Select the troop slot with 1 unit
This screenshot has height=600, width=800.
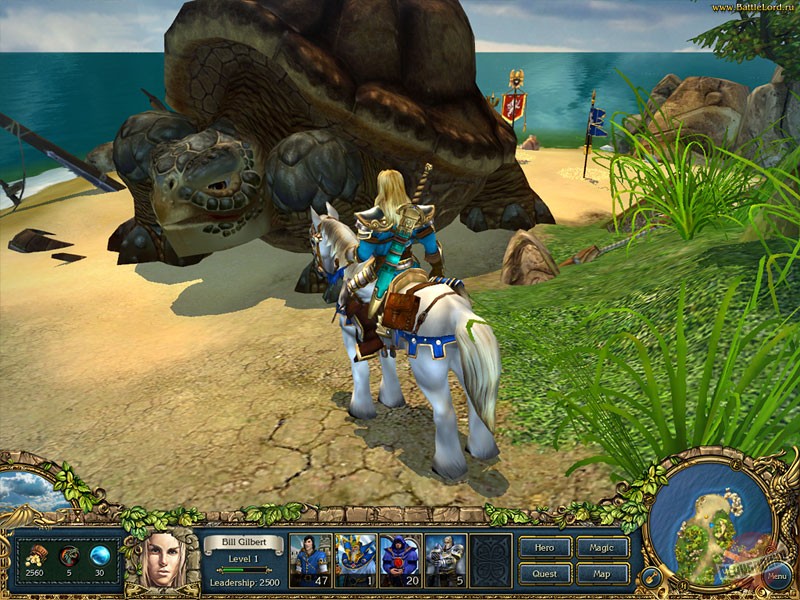[355, 559]
